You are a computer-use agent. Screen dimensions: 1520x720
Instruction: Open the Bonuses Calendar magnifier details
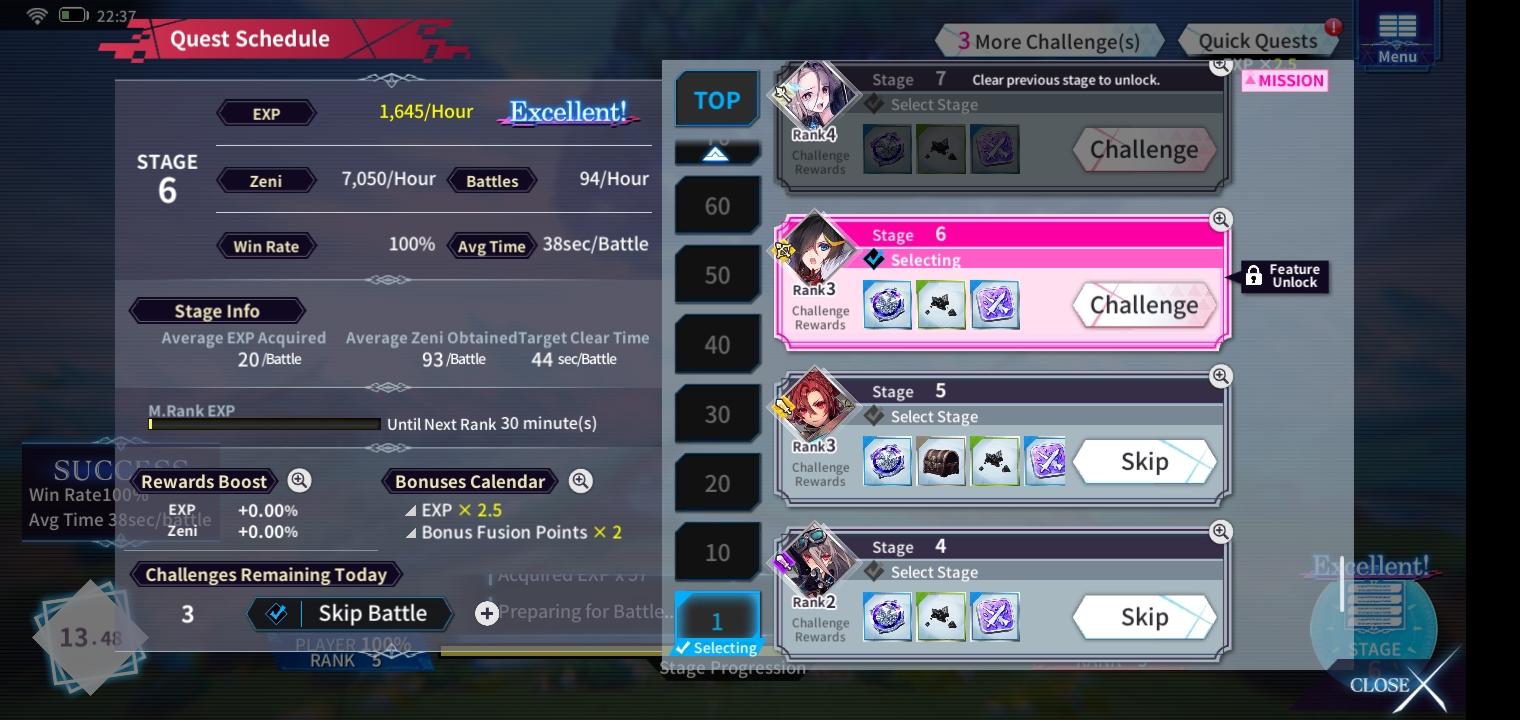[x=580, y=481]
